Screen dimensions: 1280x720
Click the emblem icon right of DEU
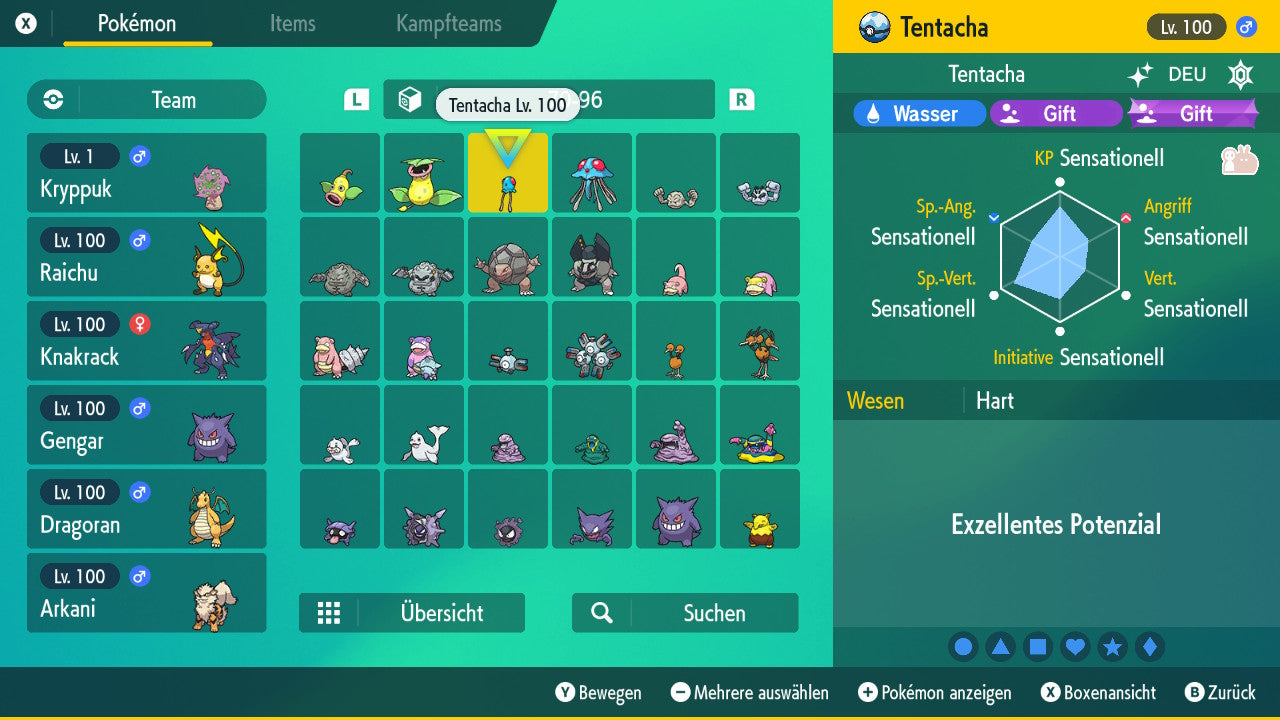pos(1240,75)
